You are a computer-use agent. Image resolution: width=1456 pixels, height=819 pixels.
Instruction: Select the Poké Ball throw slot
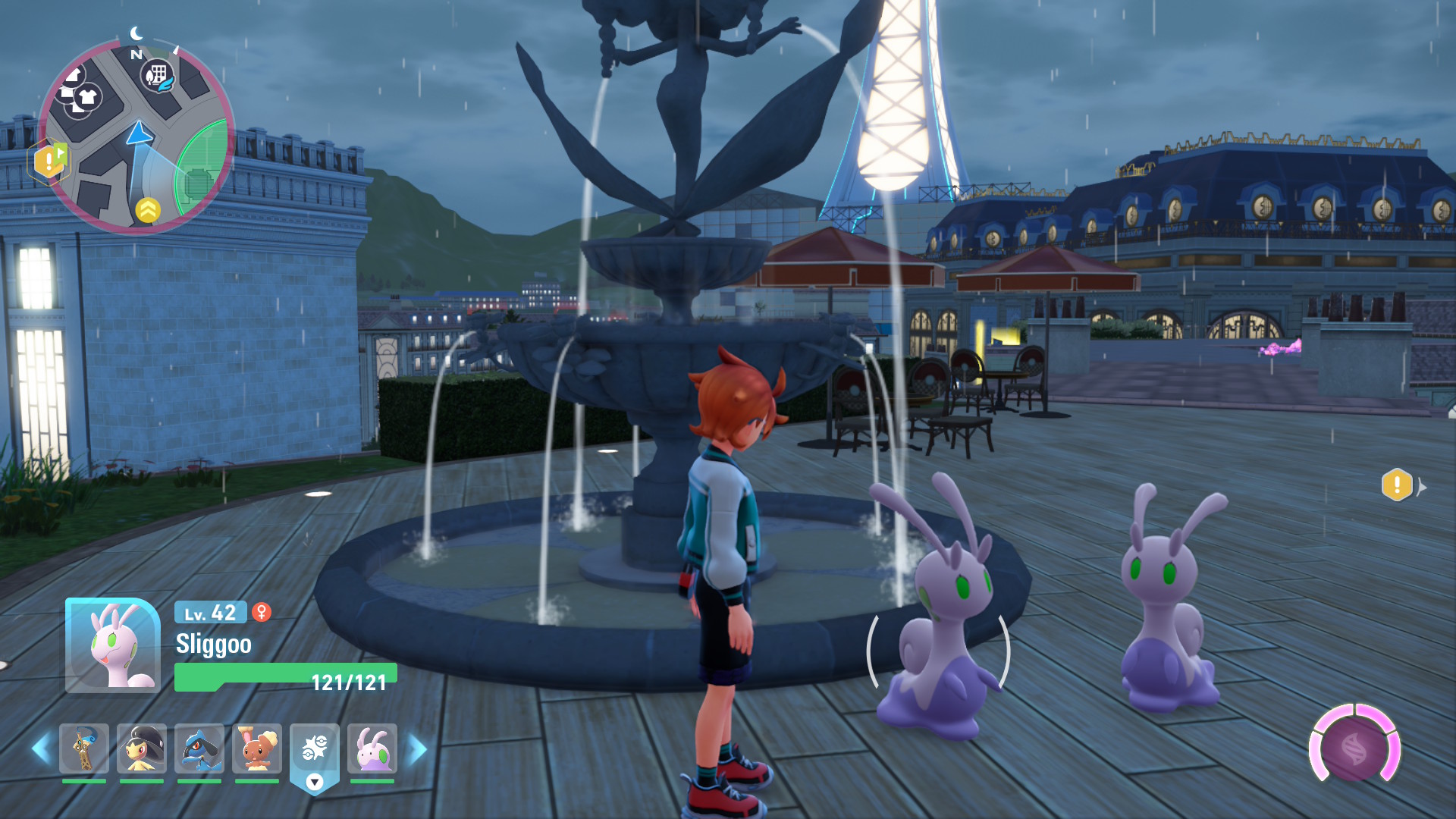point(315,751)
